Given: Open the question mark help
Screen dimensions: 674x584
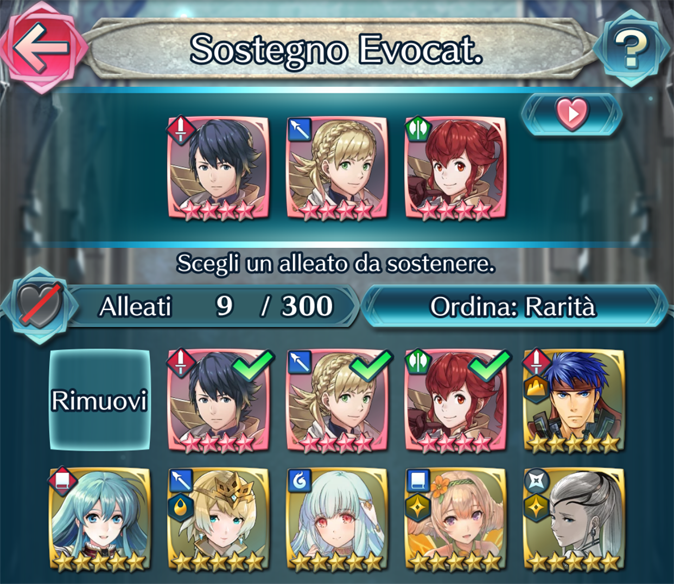Looking at the screenshot, I should pos(631,46).
